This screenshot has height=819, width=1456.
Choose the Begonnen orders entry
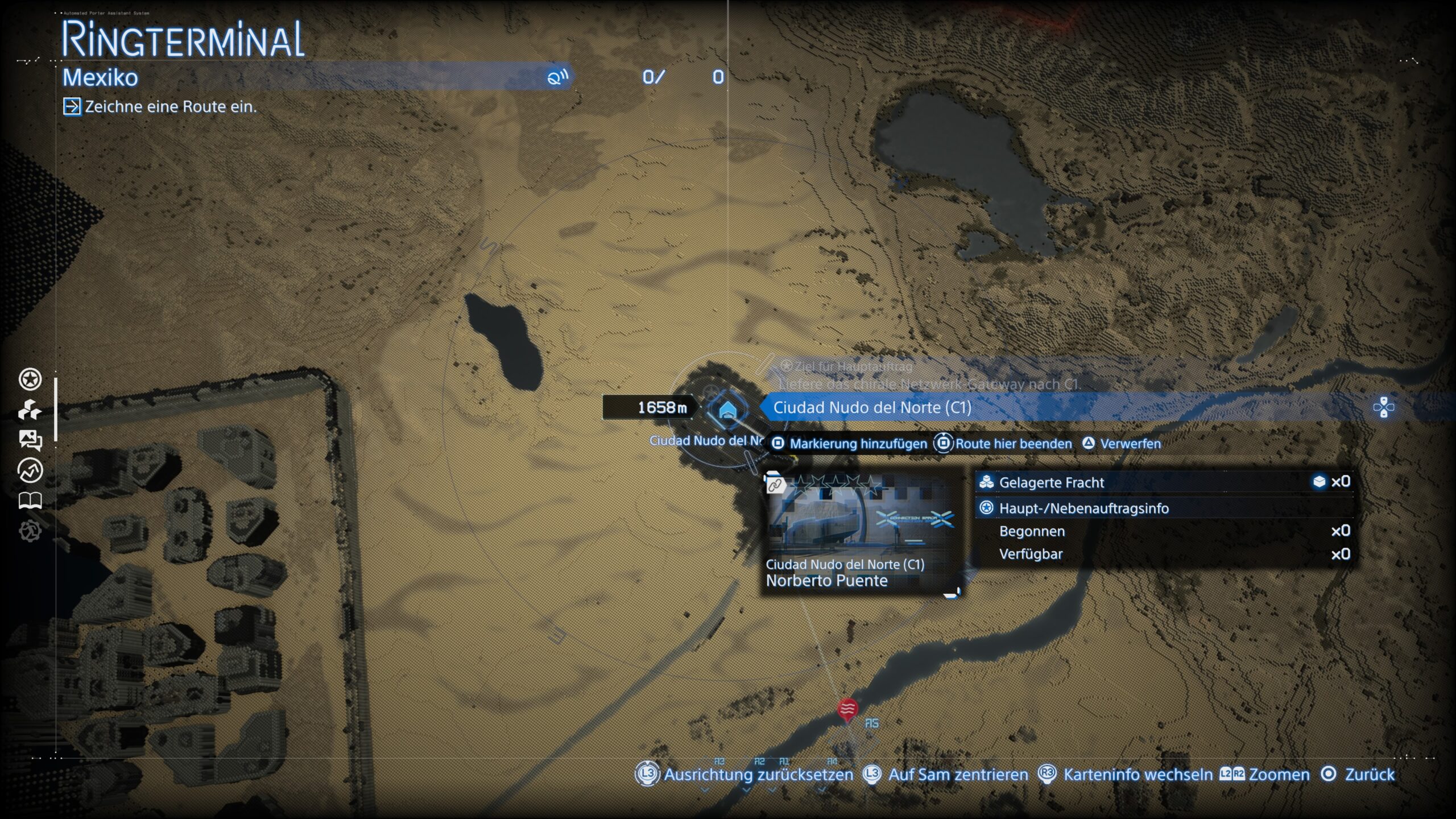tap(1163, 531)
